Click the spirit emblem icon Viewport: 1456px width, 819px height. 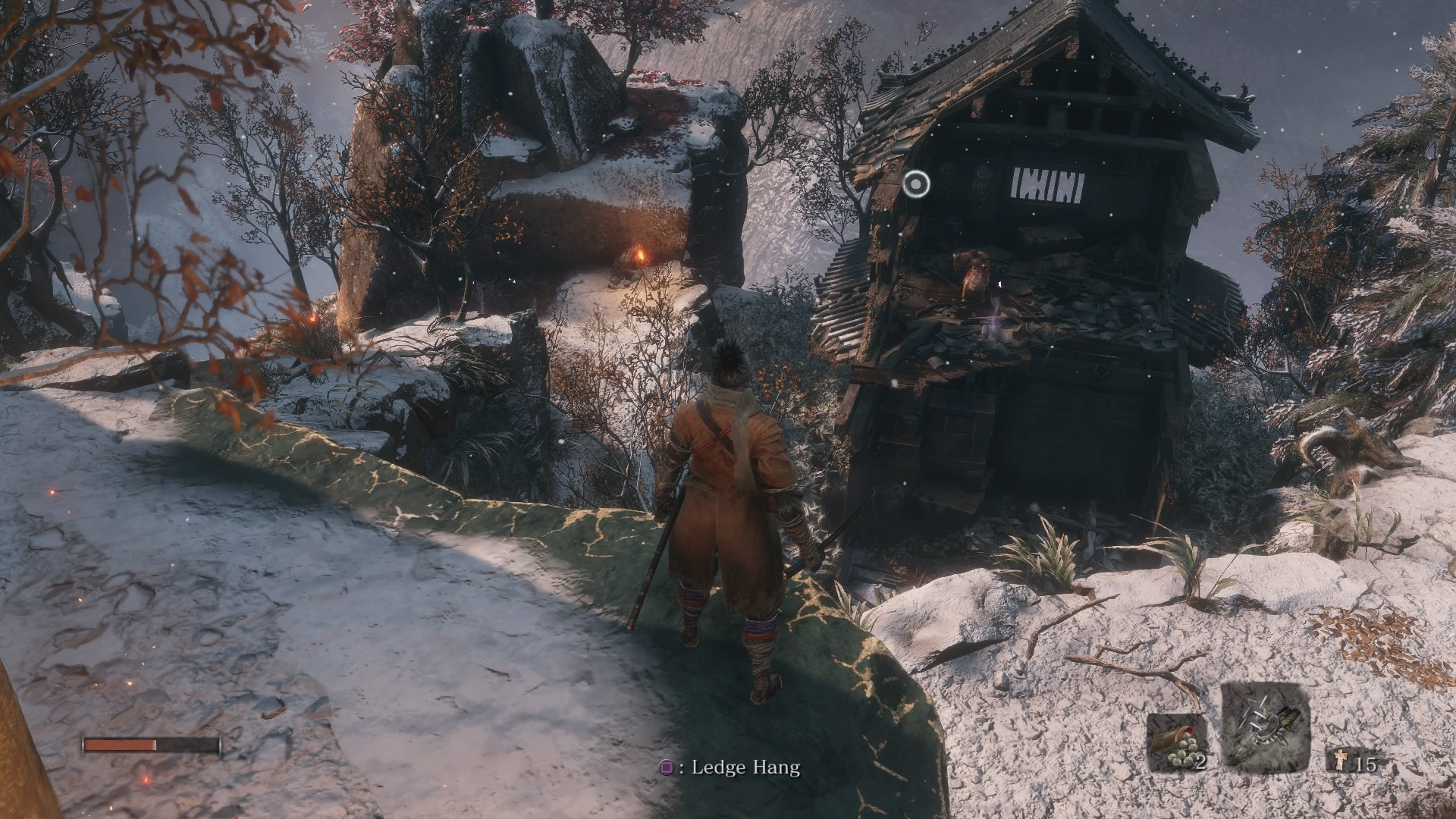pos(1341,761)
